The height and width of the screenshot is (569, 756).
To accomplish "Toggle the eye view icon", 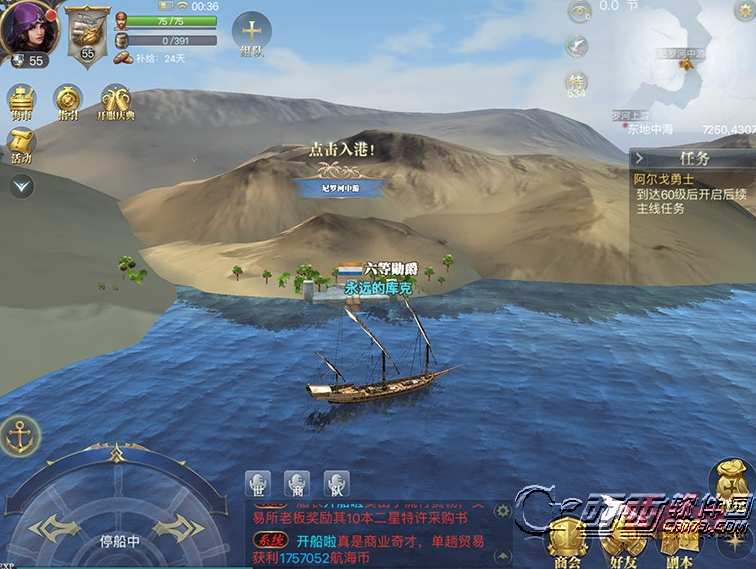I will (578, 12).
